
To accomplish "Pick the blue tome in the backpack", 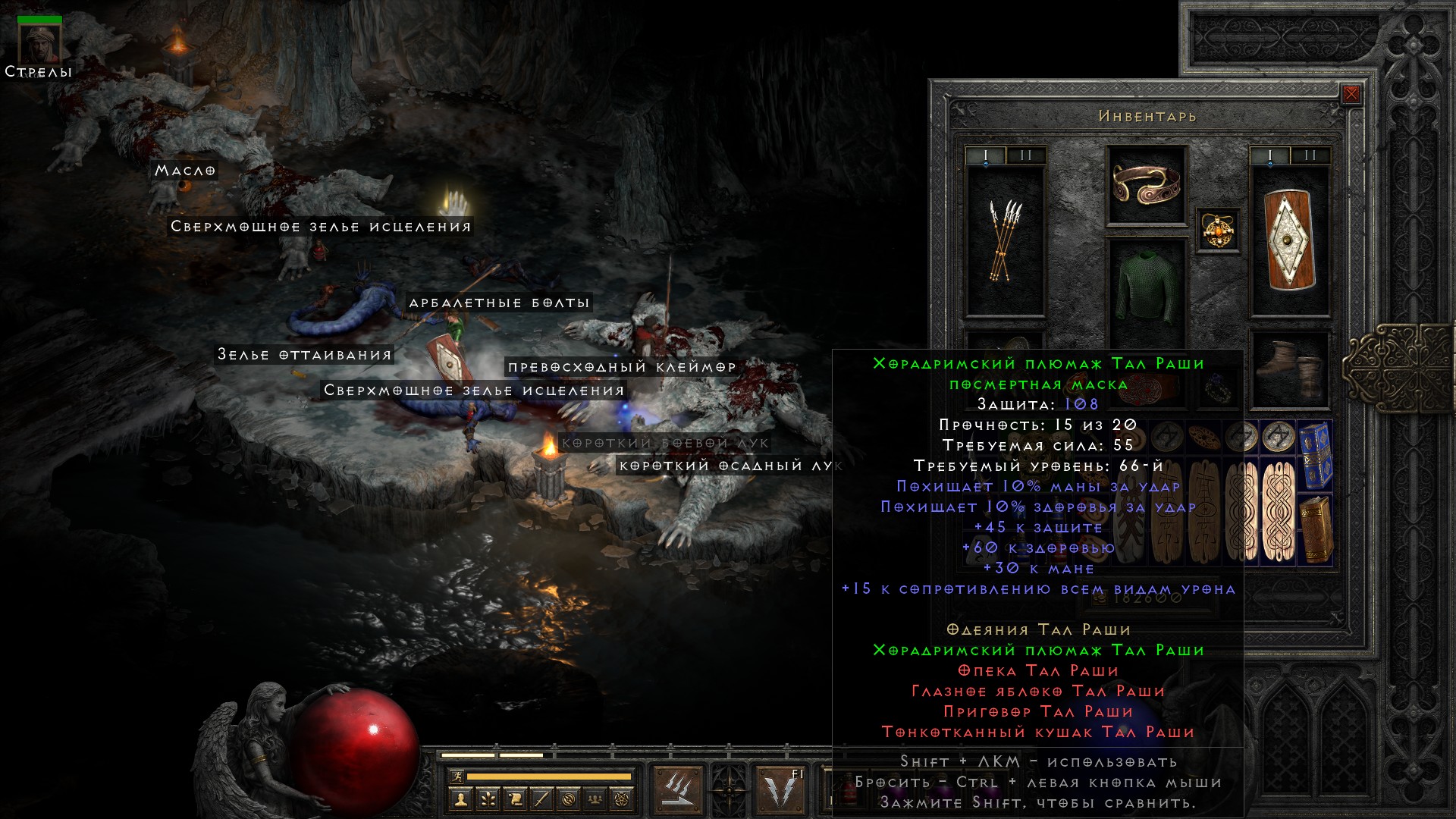I will click(1316, 454).
